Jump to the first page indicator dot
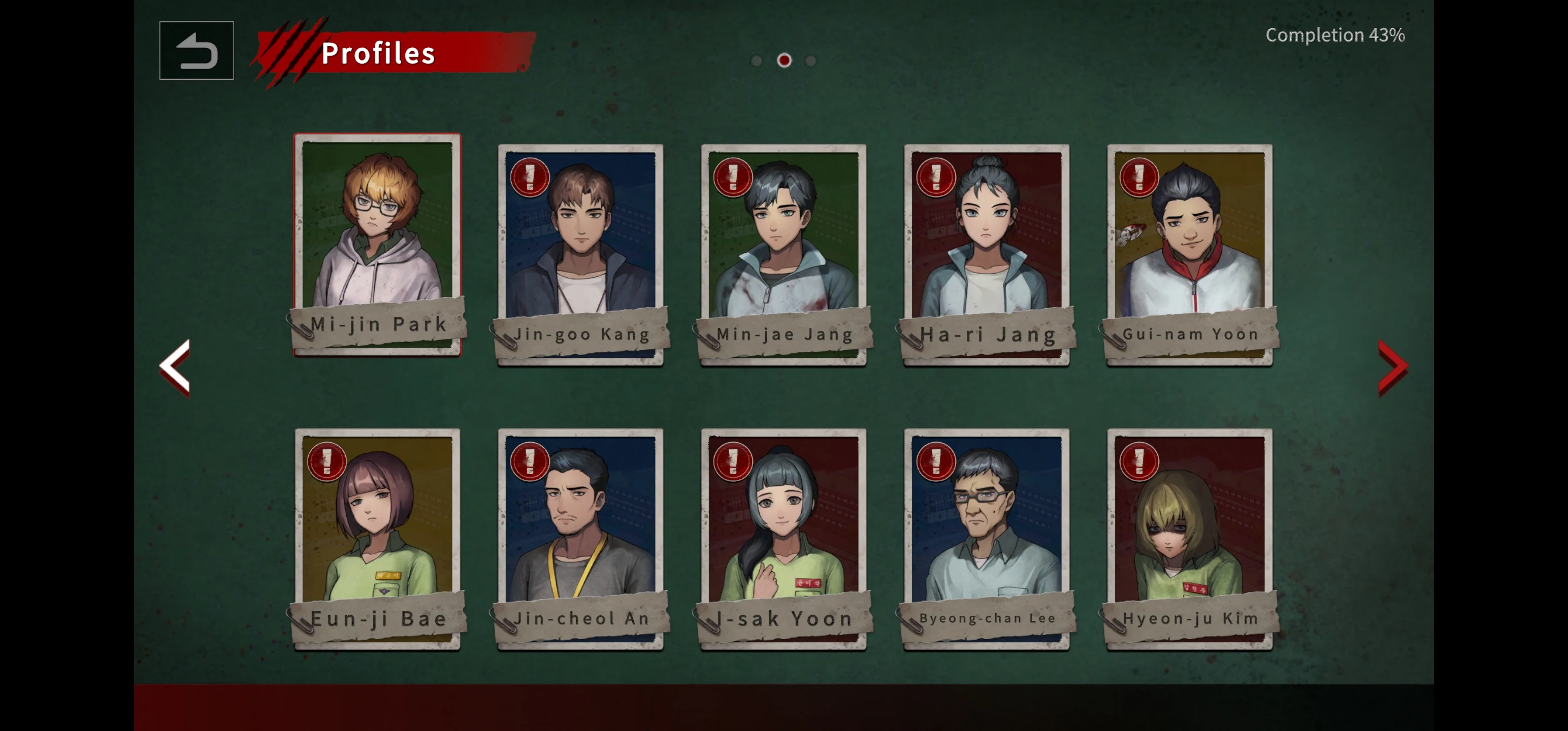The width and height of the screenshot is (1568, 731). point(757,61)
